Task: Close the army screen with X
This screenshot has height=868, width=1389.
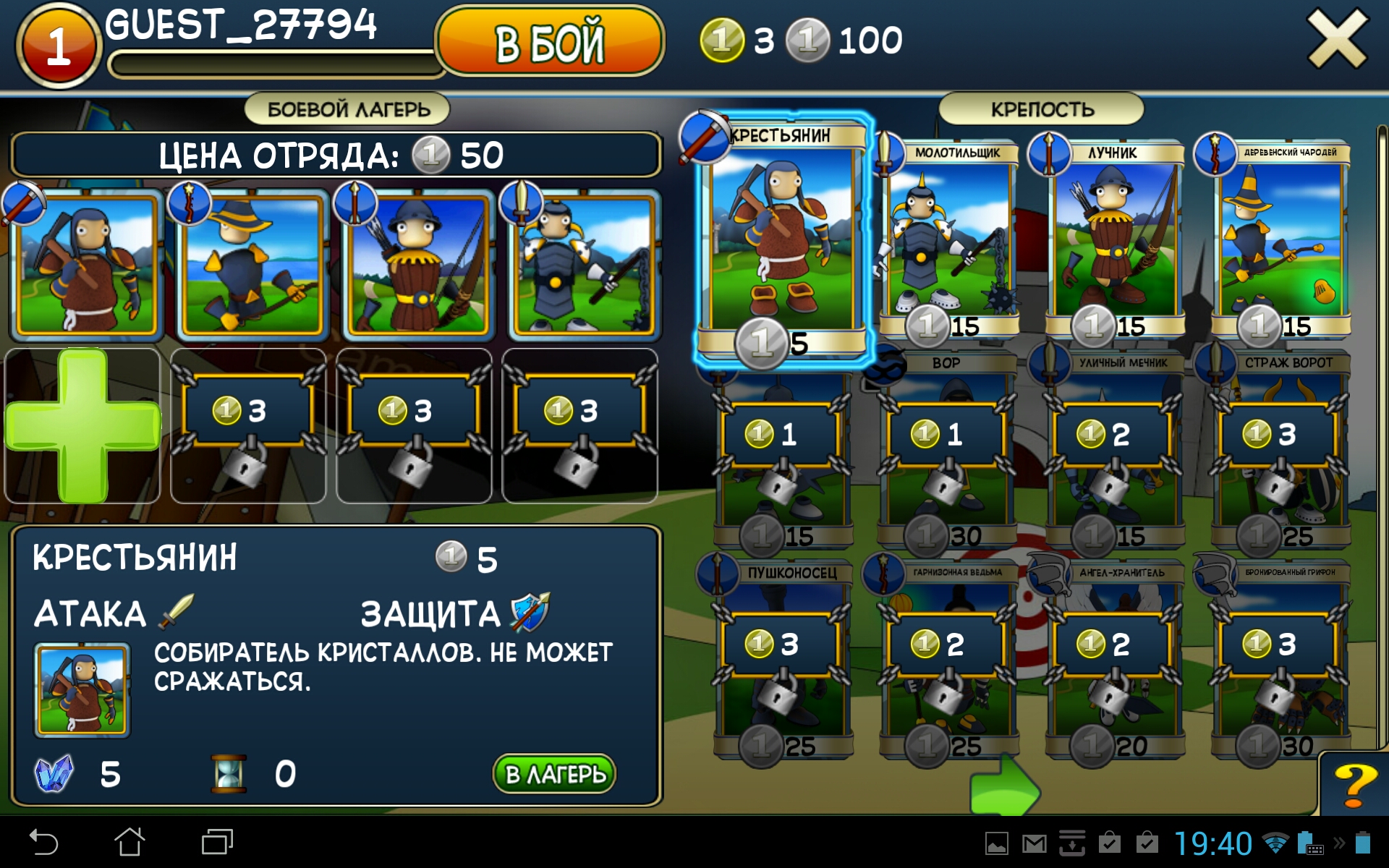Action: click(x=1337, y=40)
